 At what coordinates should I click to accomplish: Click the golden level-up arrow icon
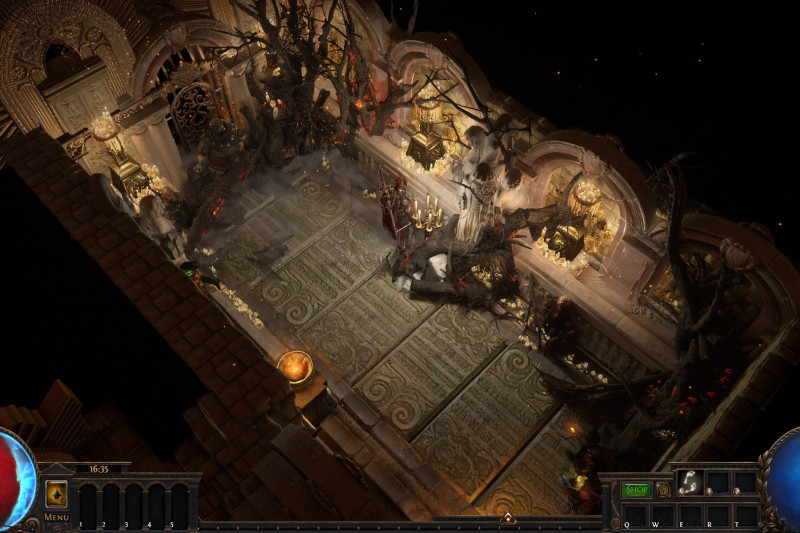[x=56, y=493]
